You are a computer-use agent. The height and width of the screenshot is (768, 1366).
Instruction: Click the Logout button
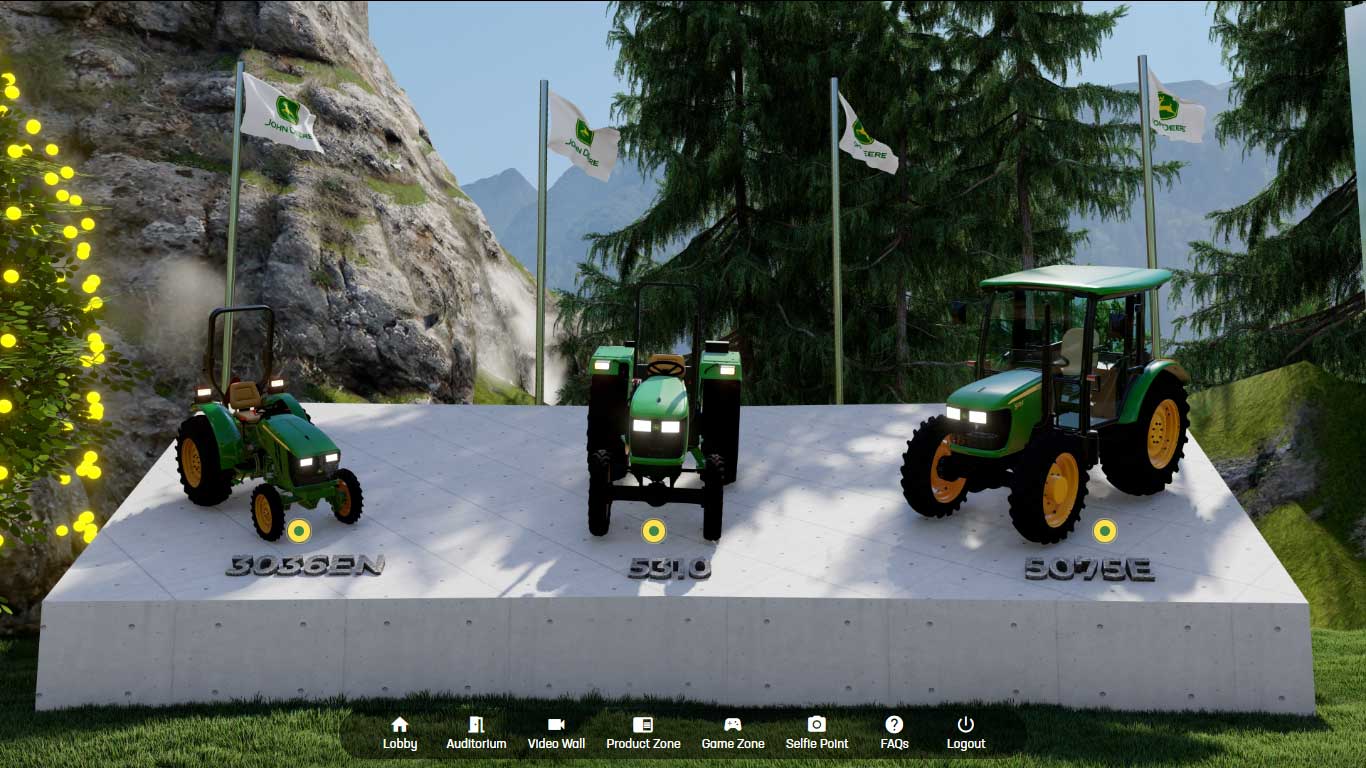pos(965,733)
